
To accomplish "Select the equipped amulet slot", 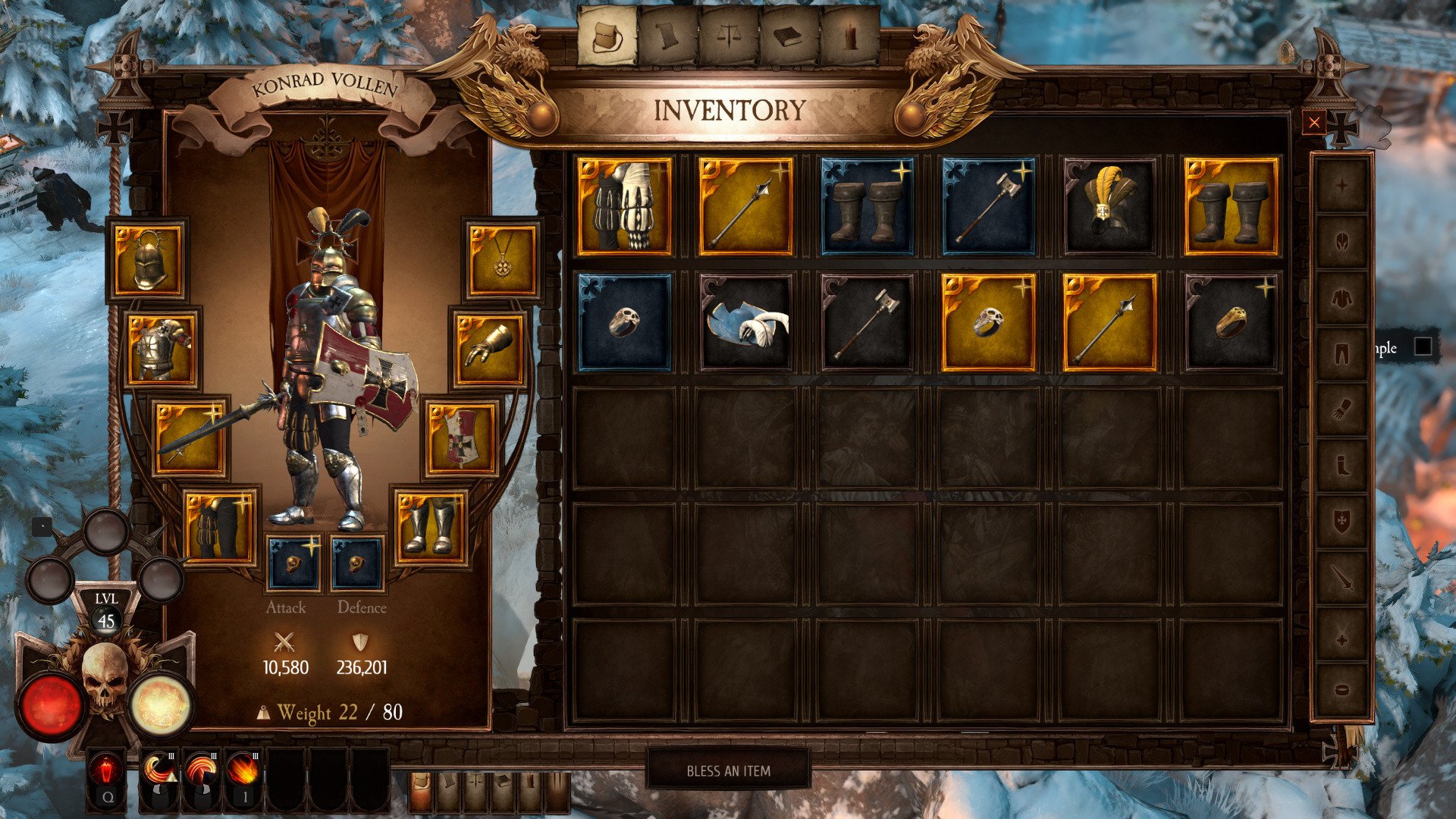I will point(502,260).
